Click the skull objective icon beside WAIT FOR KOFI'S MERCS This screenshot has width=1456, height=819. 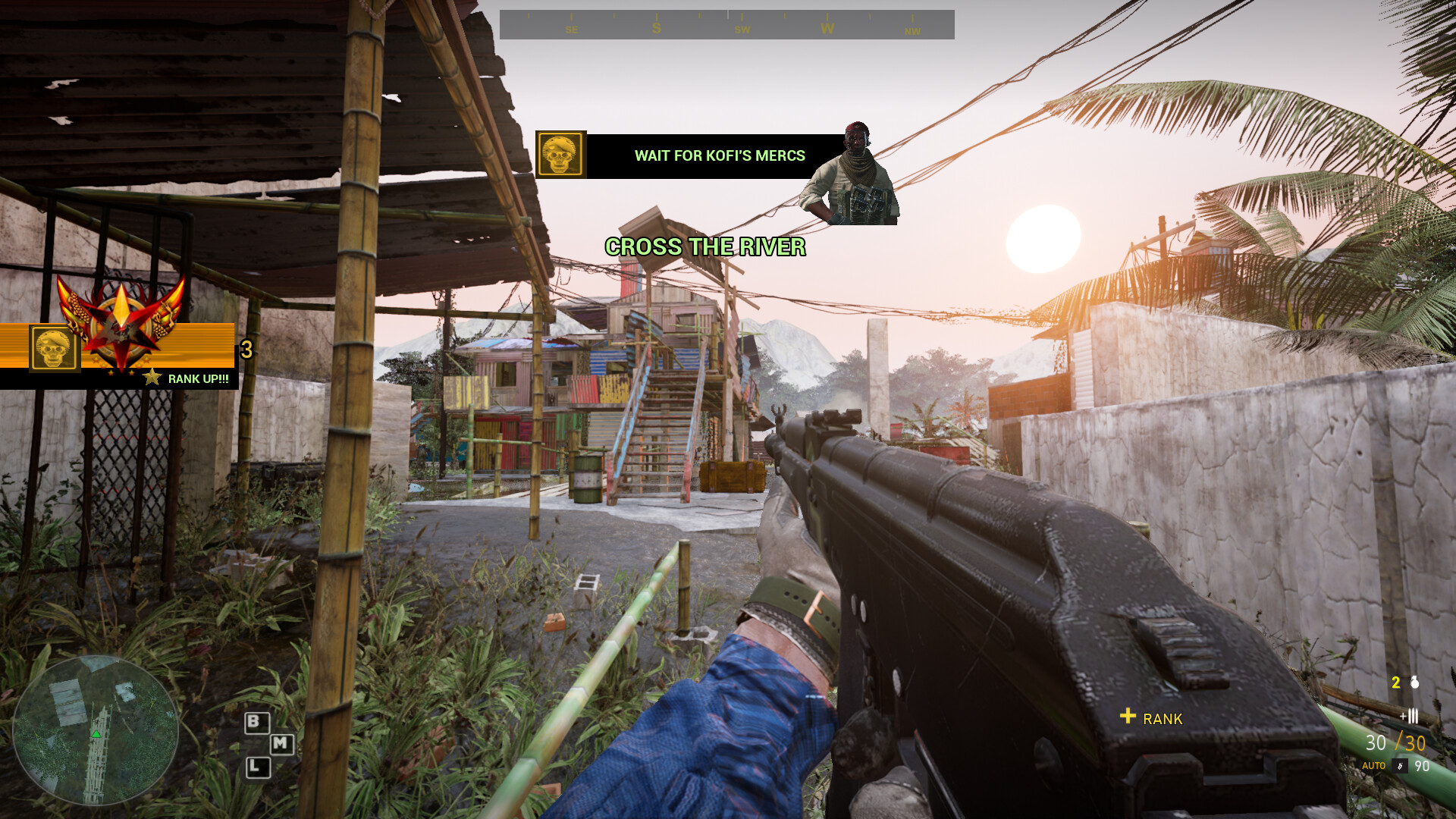[561, 154]
